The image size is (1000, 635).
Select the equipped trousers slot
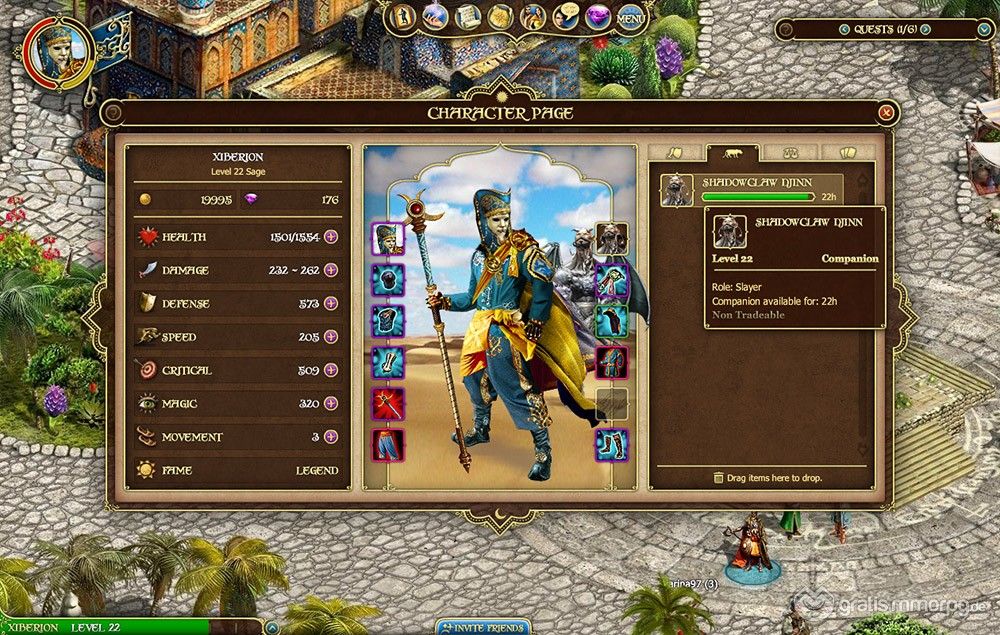point(388,444)
